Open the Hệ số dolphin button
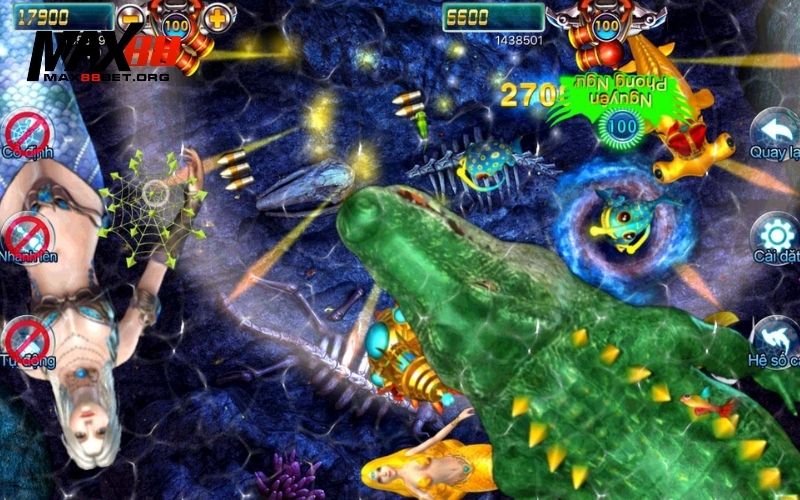 [x=776, y=338]
